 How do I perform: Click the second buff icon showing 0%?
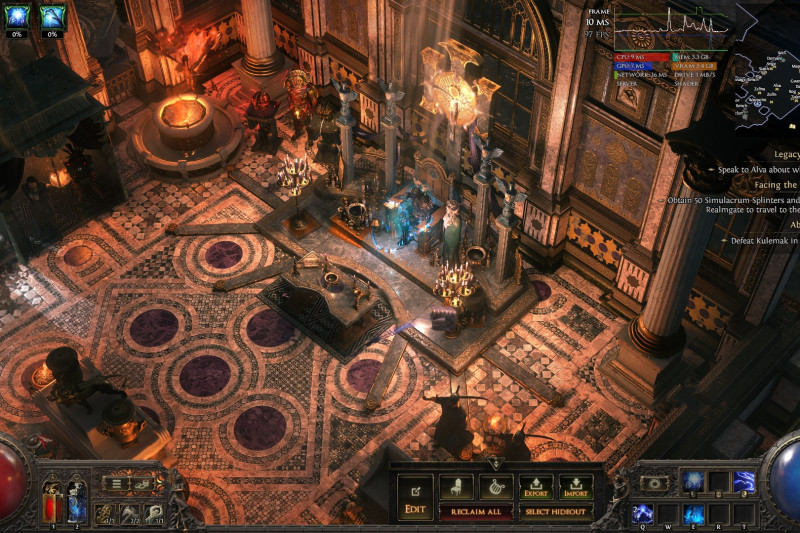52,16
